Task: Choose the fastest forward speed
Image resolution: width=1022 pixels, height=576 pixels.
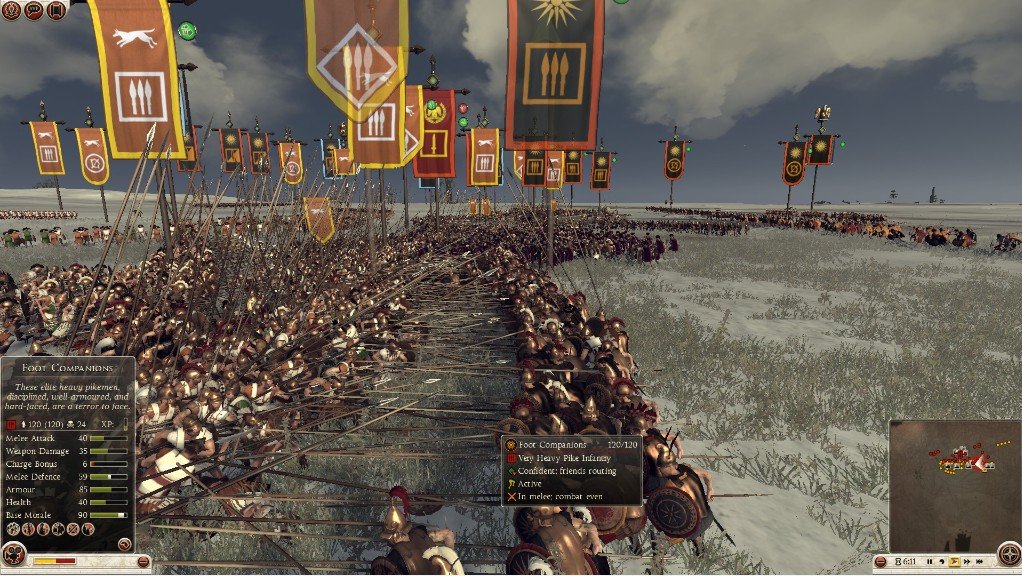Action: (x=979, y=561)
